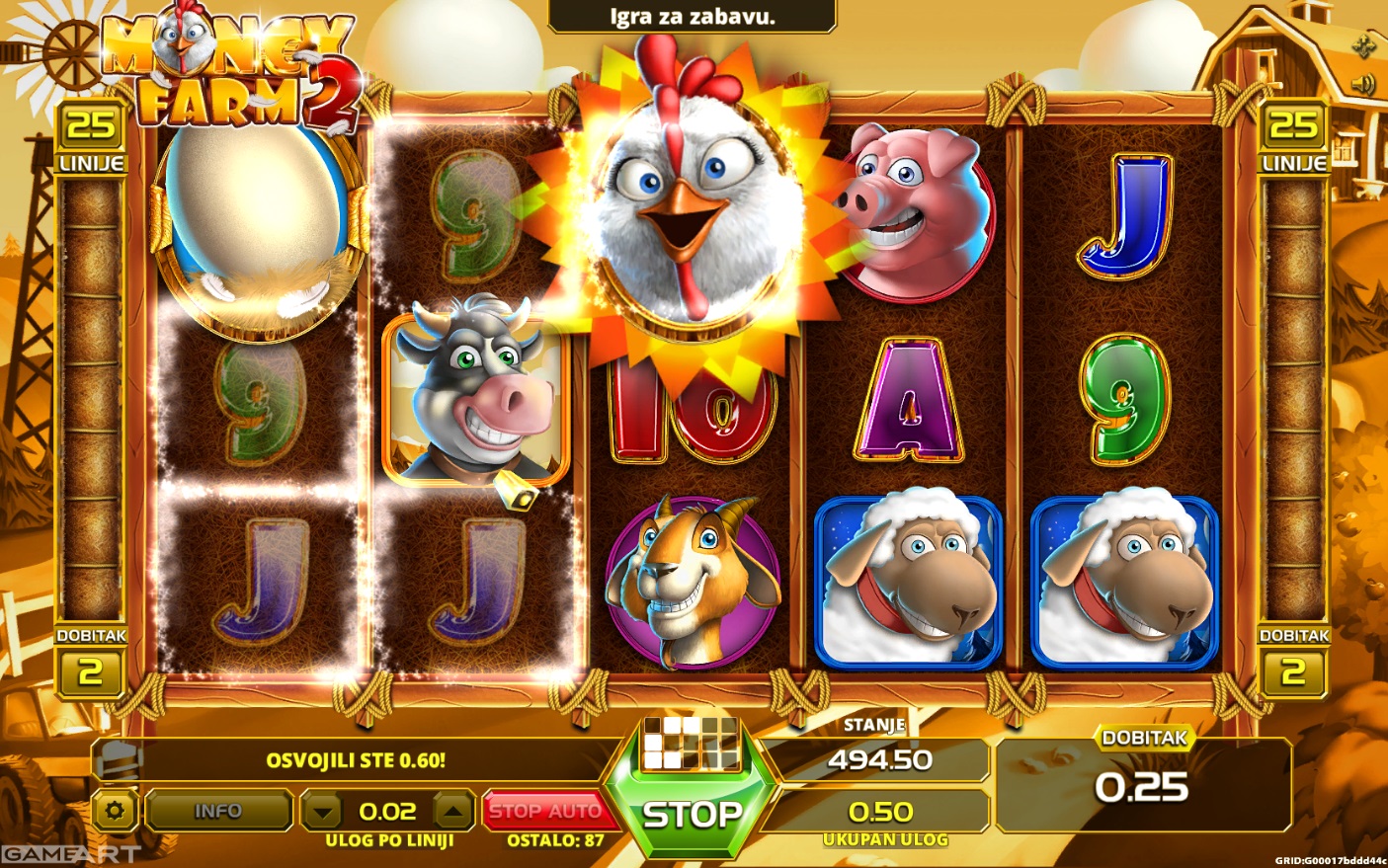
Task: Activate fullscreen with the four-arrow icon
Action: pyautogui.click(x=1364, y=44)
